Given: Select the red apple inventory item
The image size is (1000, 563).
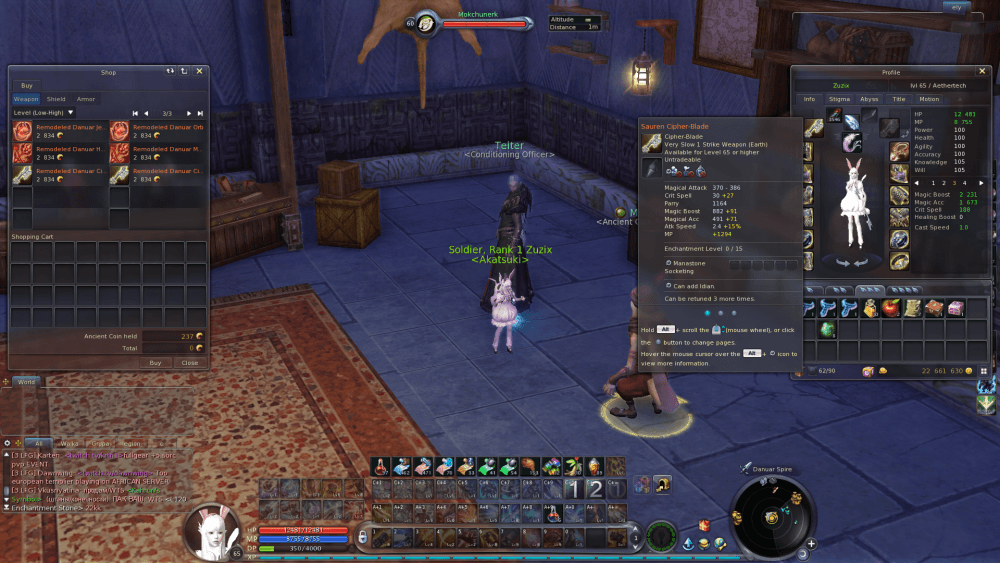Looking at the screenshot, I should (x=892, y=308).
